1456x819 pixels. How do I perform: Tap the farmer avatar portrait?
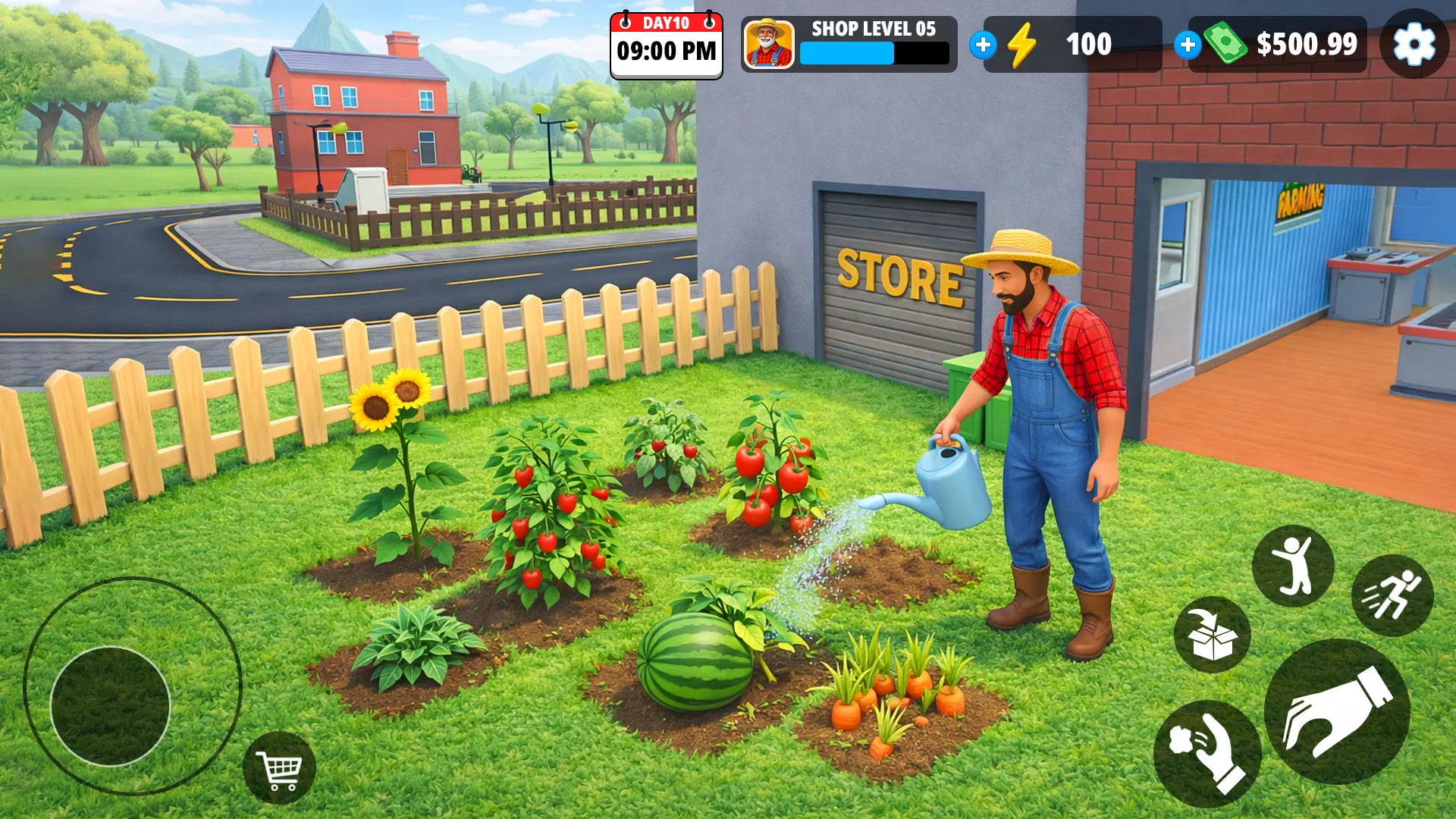click(x=768, y=45)
